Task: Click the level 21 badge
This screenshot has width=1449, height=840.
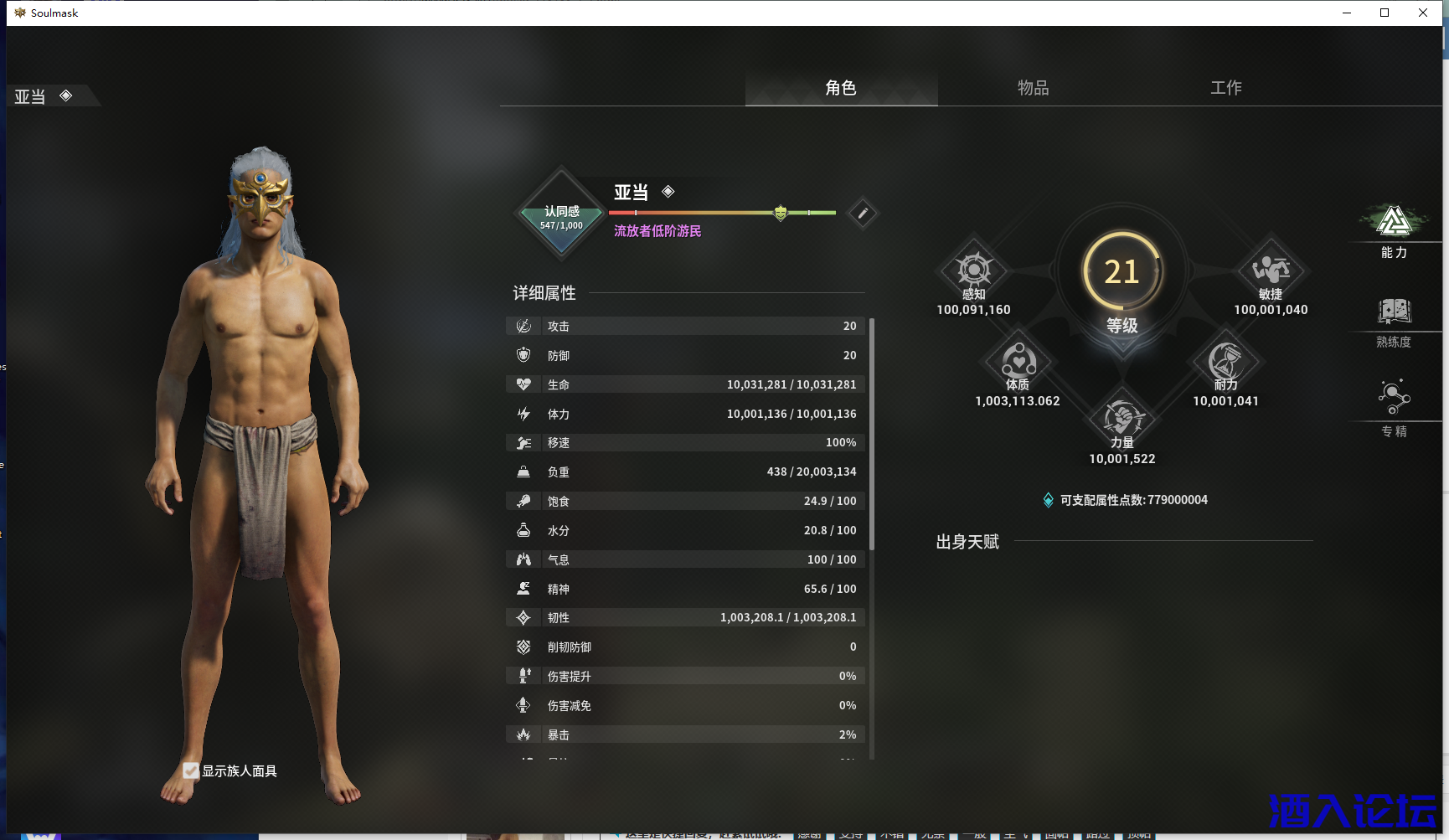Action: click(x=1122, y=271)
